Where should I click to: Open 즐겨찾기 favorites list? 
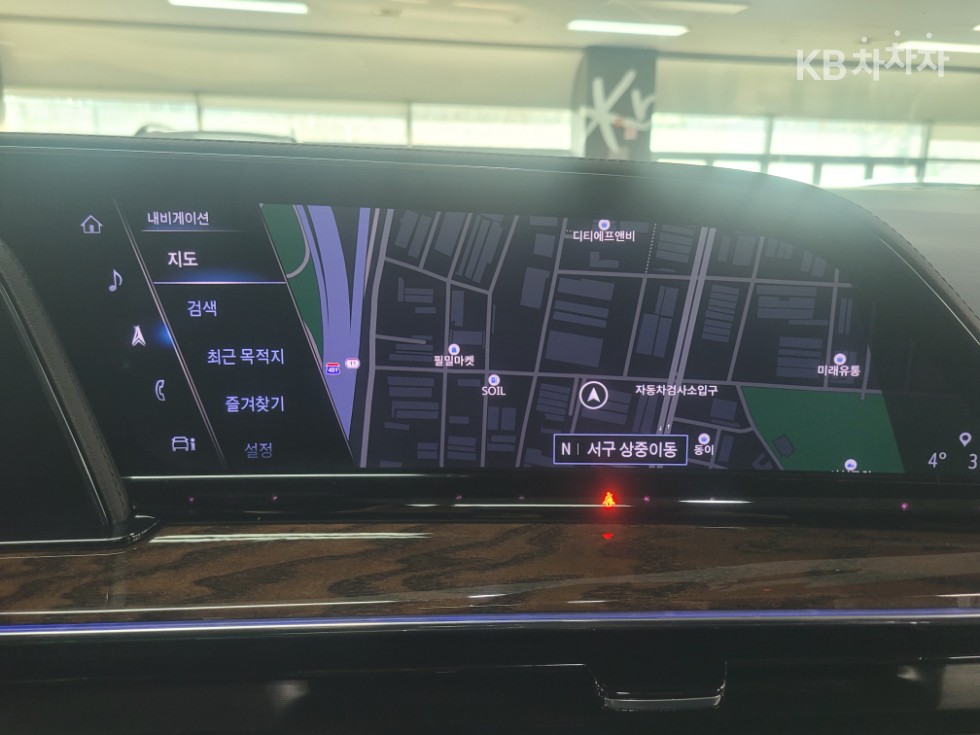coord(254,403)
